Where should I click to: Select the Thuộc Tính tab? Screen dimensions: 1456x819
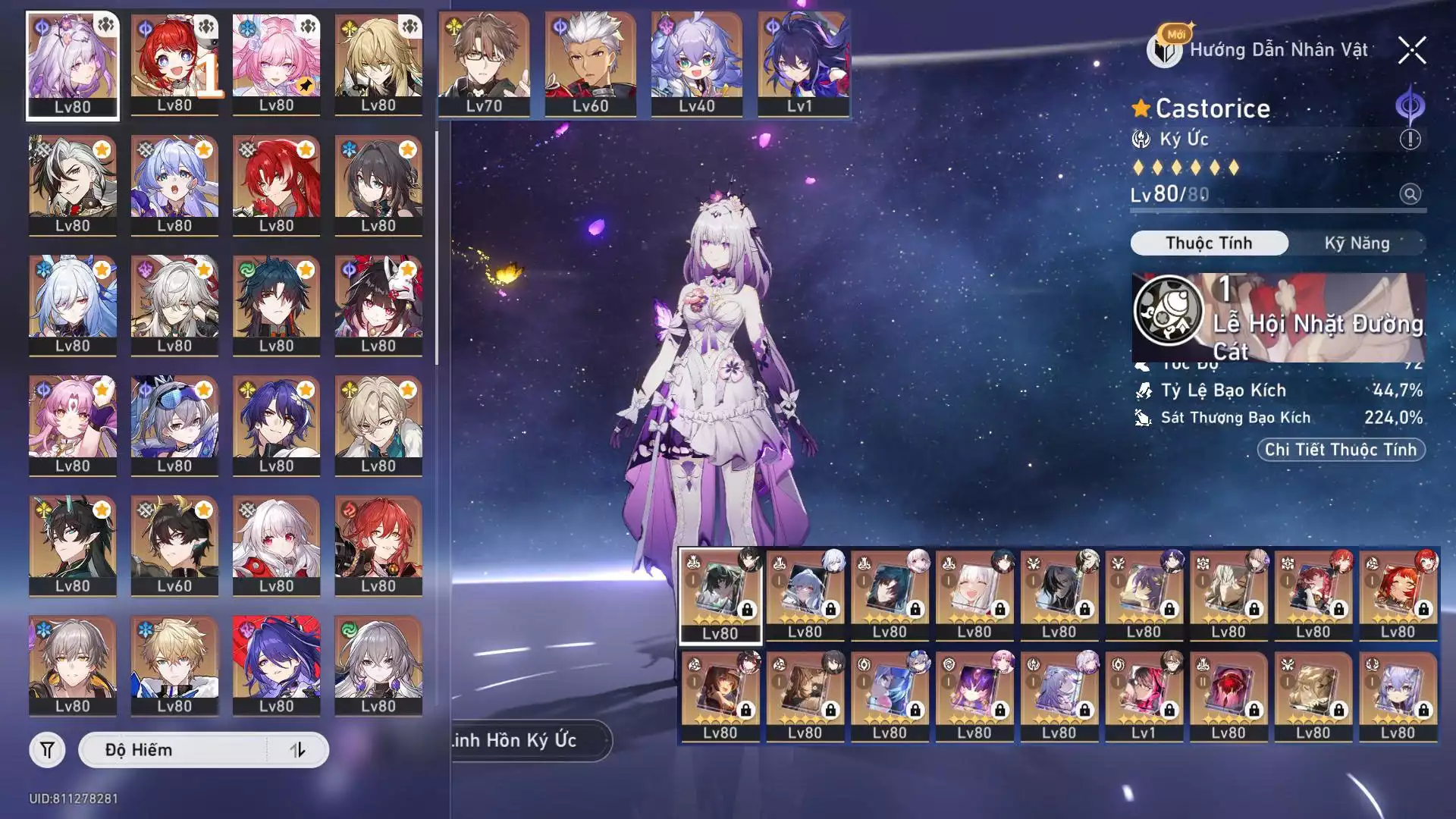pos(1209,243)
